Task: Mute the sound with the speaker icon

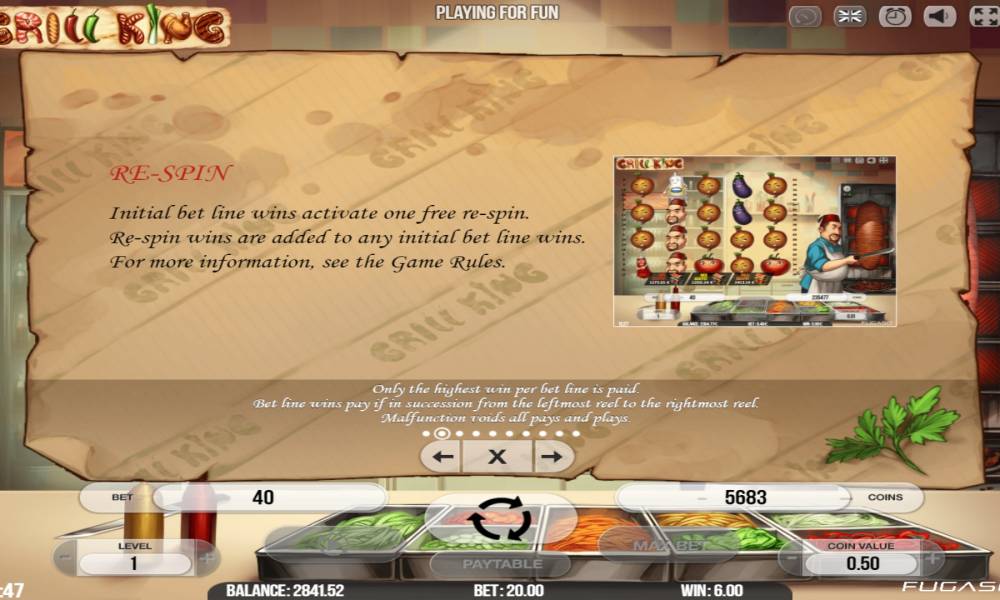Action: click(939, 17)
